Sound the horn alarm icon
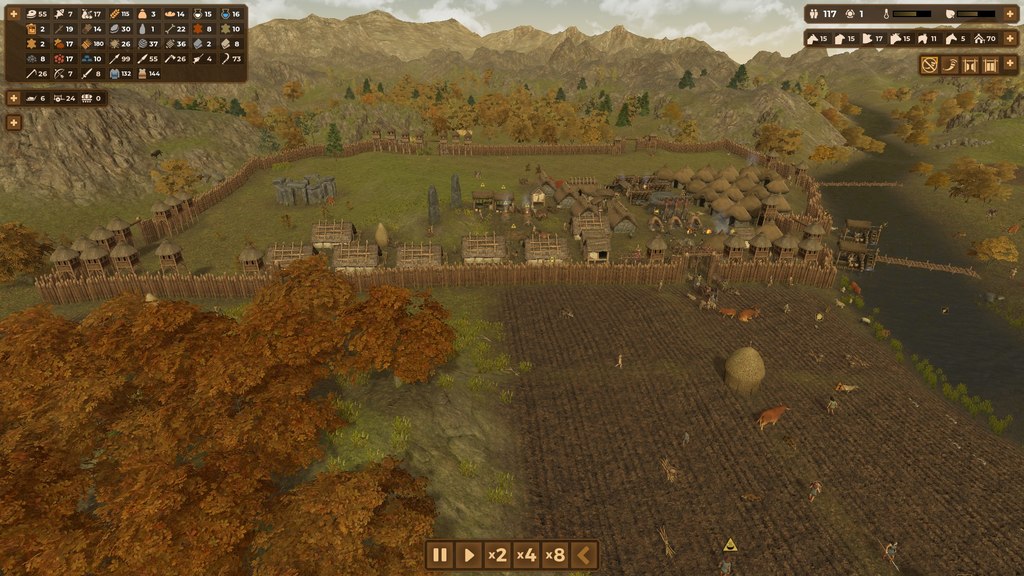 951,65
